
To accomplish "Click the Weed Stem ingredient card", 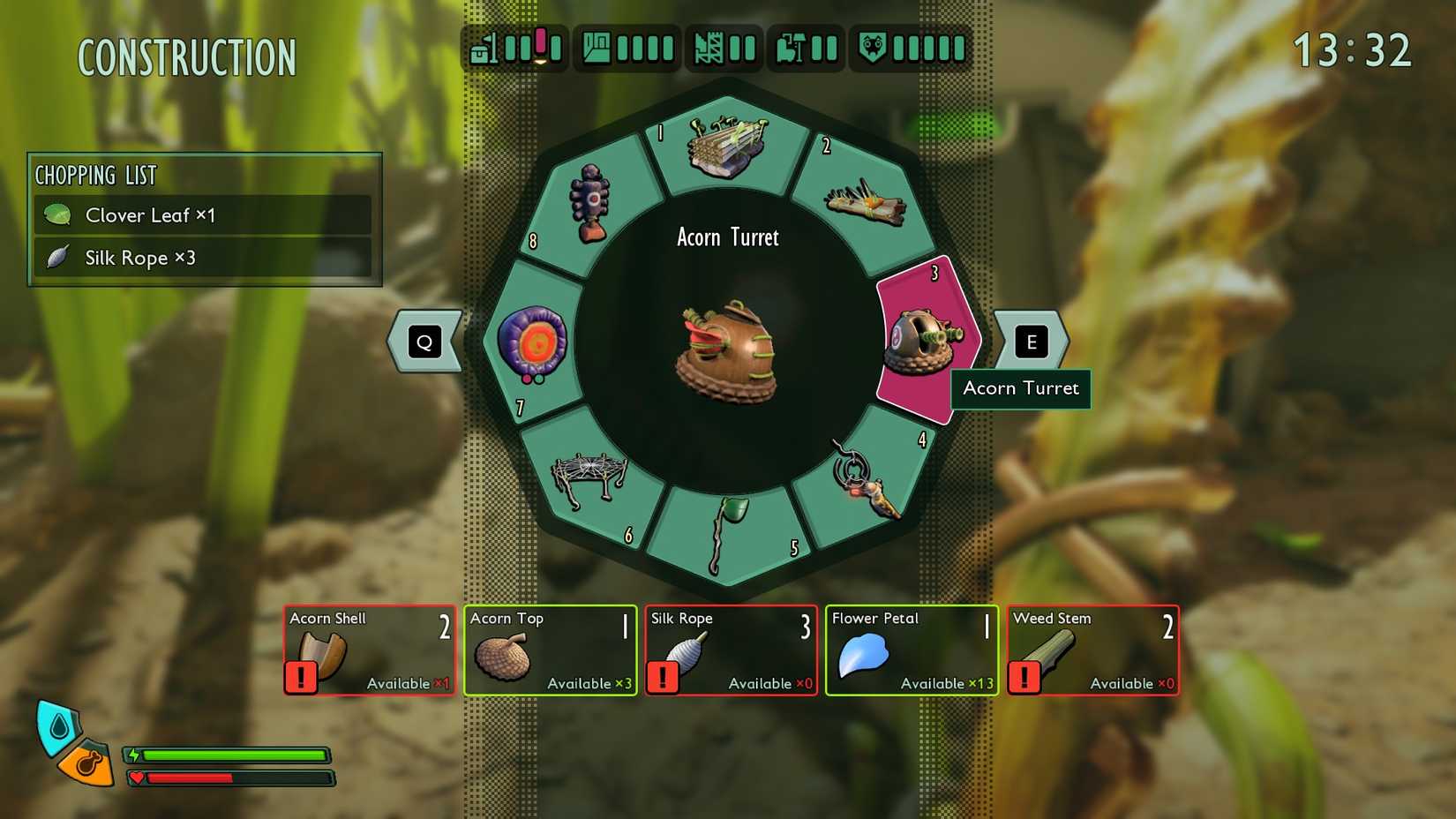I will click(x=1092, y=650).
